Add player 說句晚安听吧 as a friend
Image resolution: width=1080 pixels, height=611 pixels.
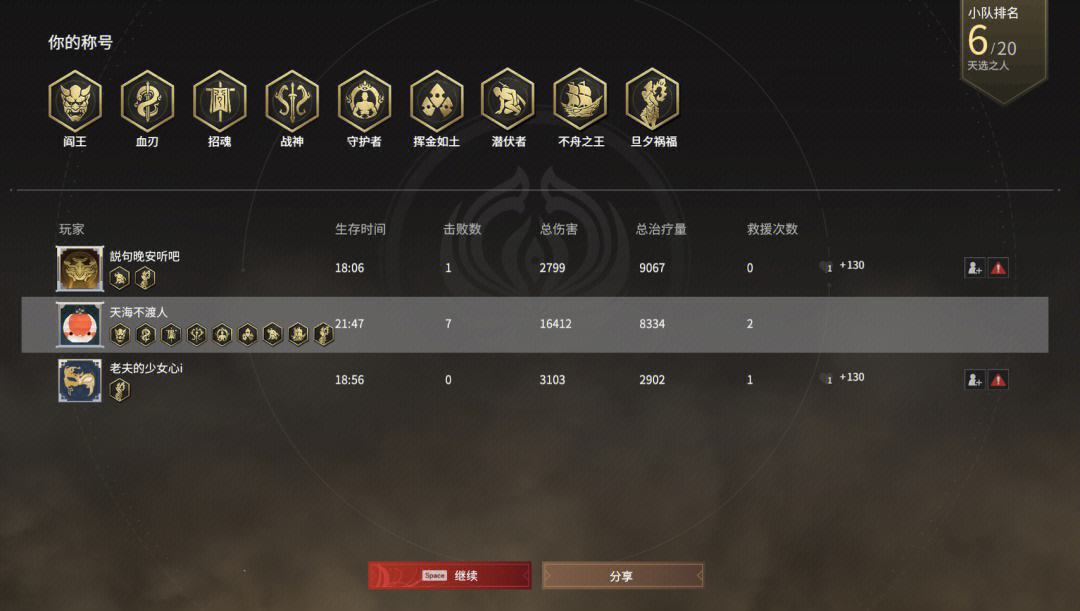pyautogui.click(x=974, y=267)
